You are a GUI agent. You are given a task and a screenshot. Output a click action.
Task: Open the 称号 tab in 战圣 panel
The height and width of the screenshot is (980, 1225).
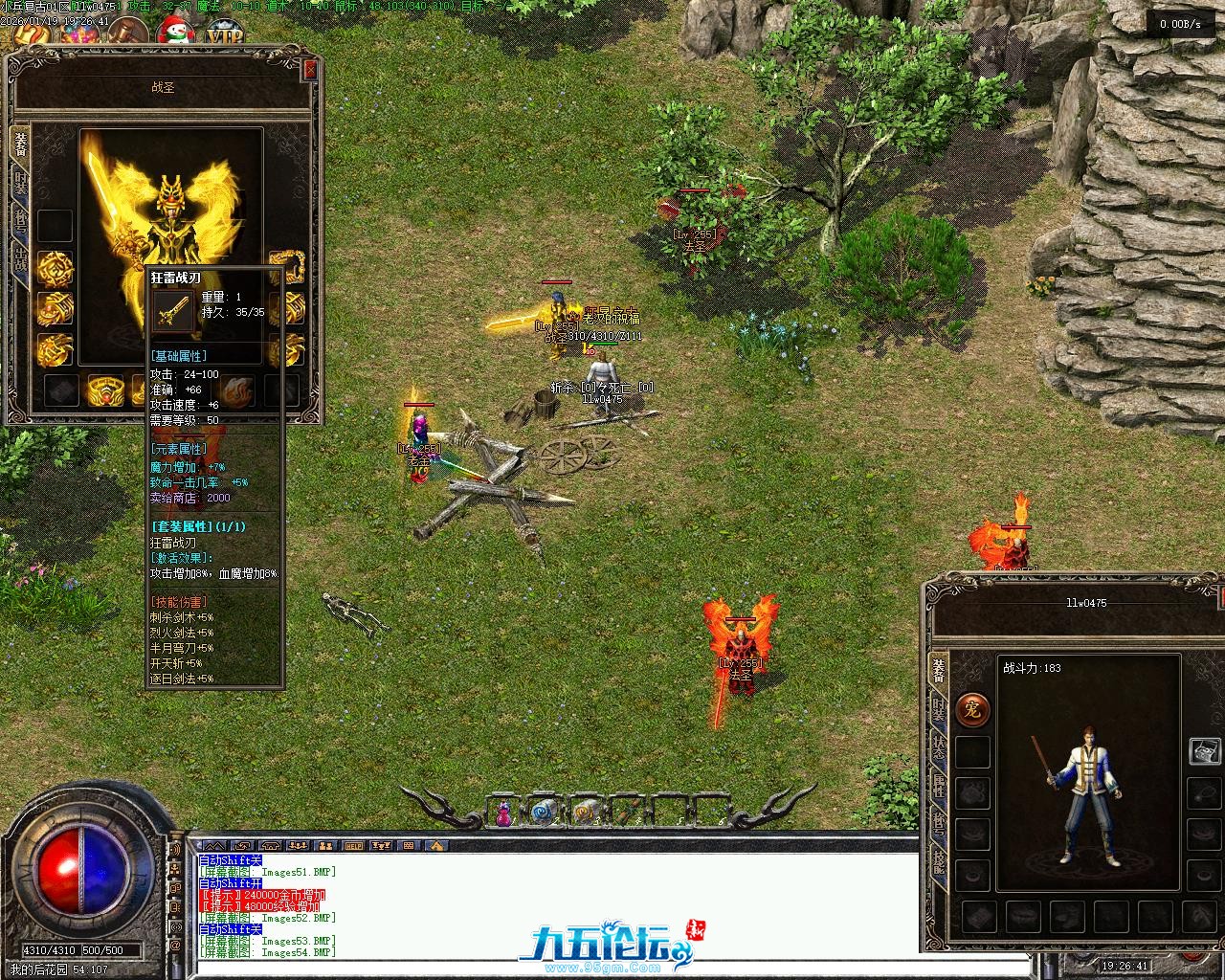20,218
